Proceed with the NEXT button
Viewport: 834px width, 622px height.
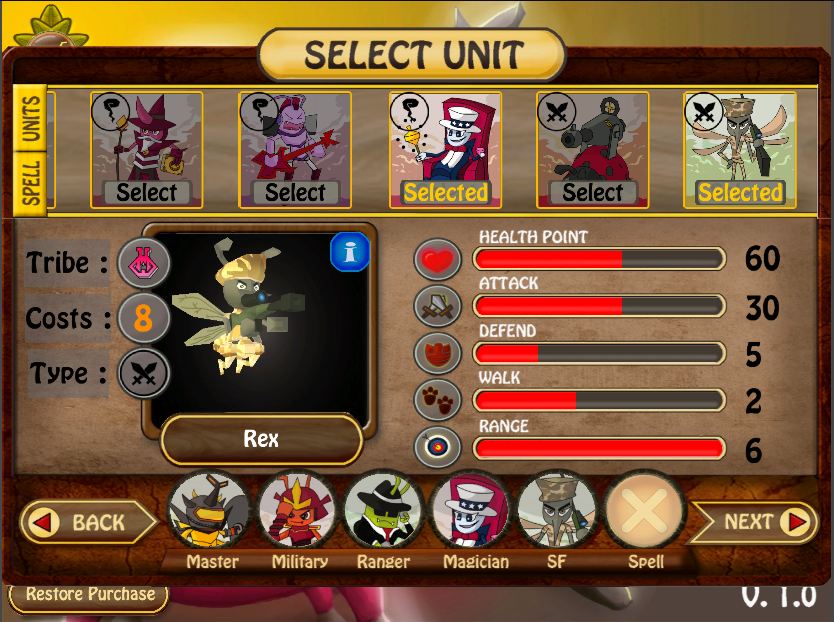click(762, 522)
